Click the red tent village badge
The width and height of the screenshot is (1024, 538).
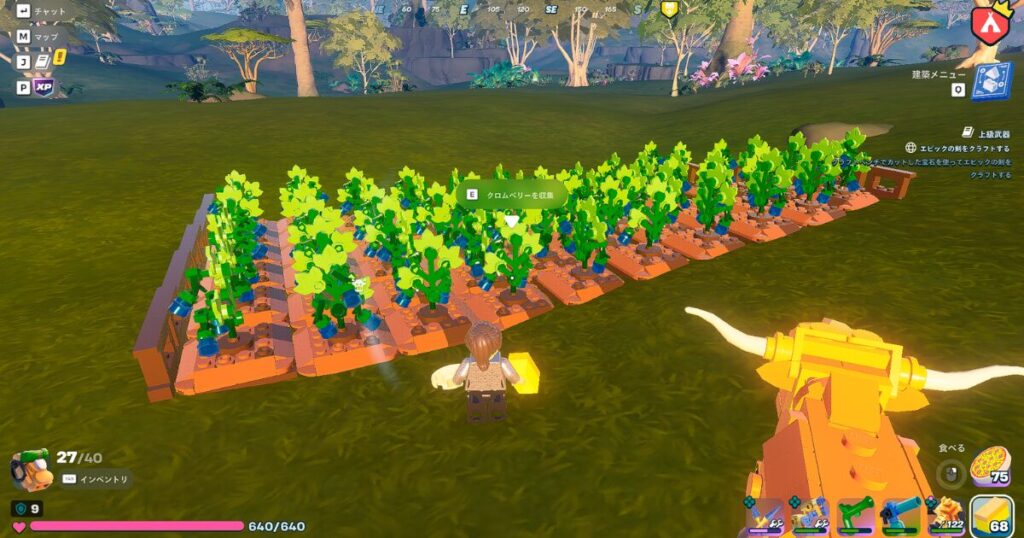click(990, 22)
